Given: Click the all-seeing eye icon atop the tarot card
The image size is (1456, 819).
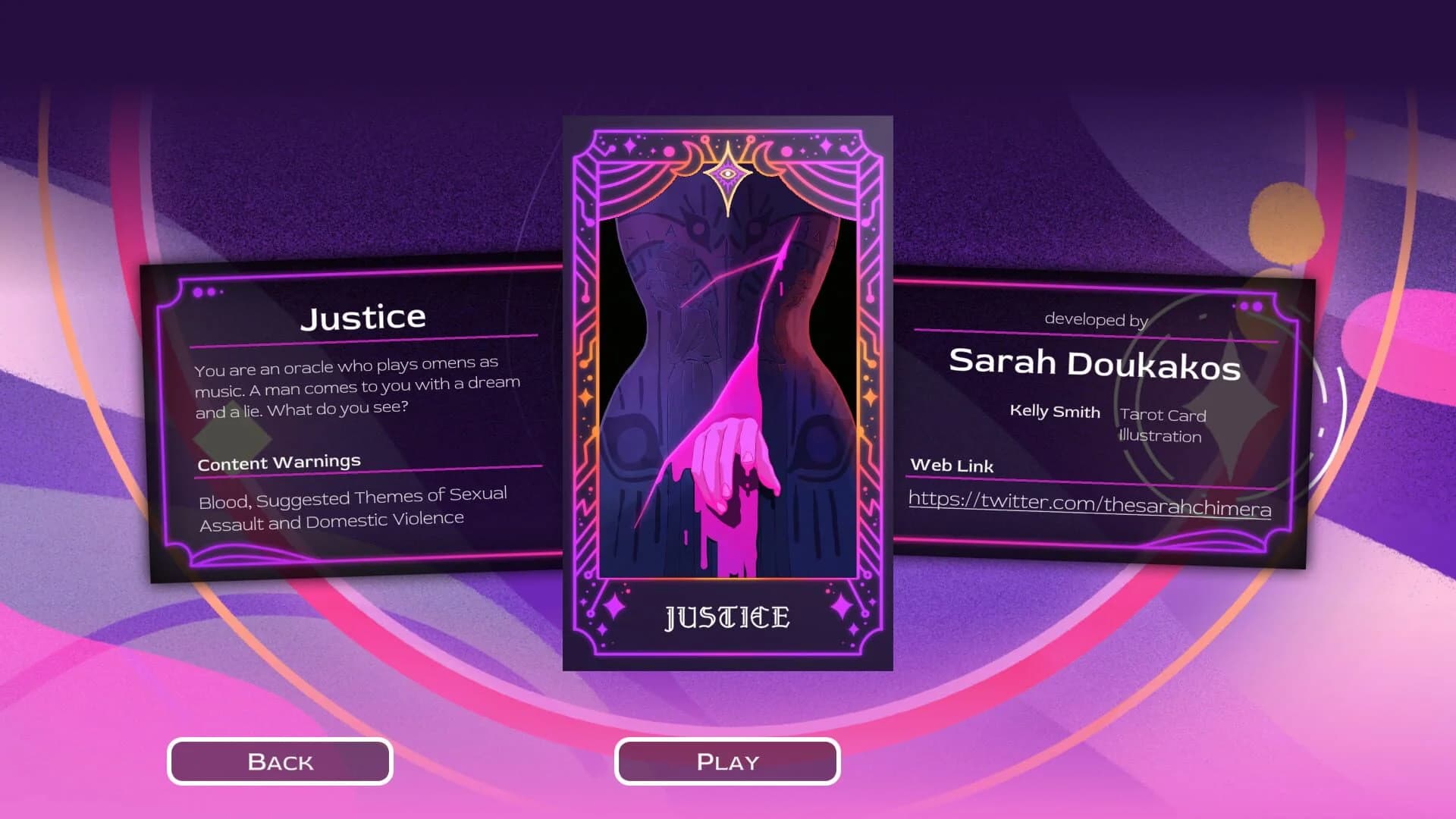Looking at the screenshot, I should pos(730,175).
